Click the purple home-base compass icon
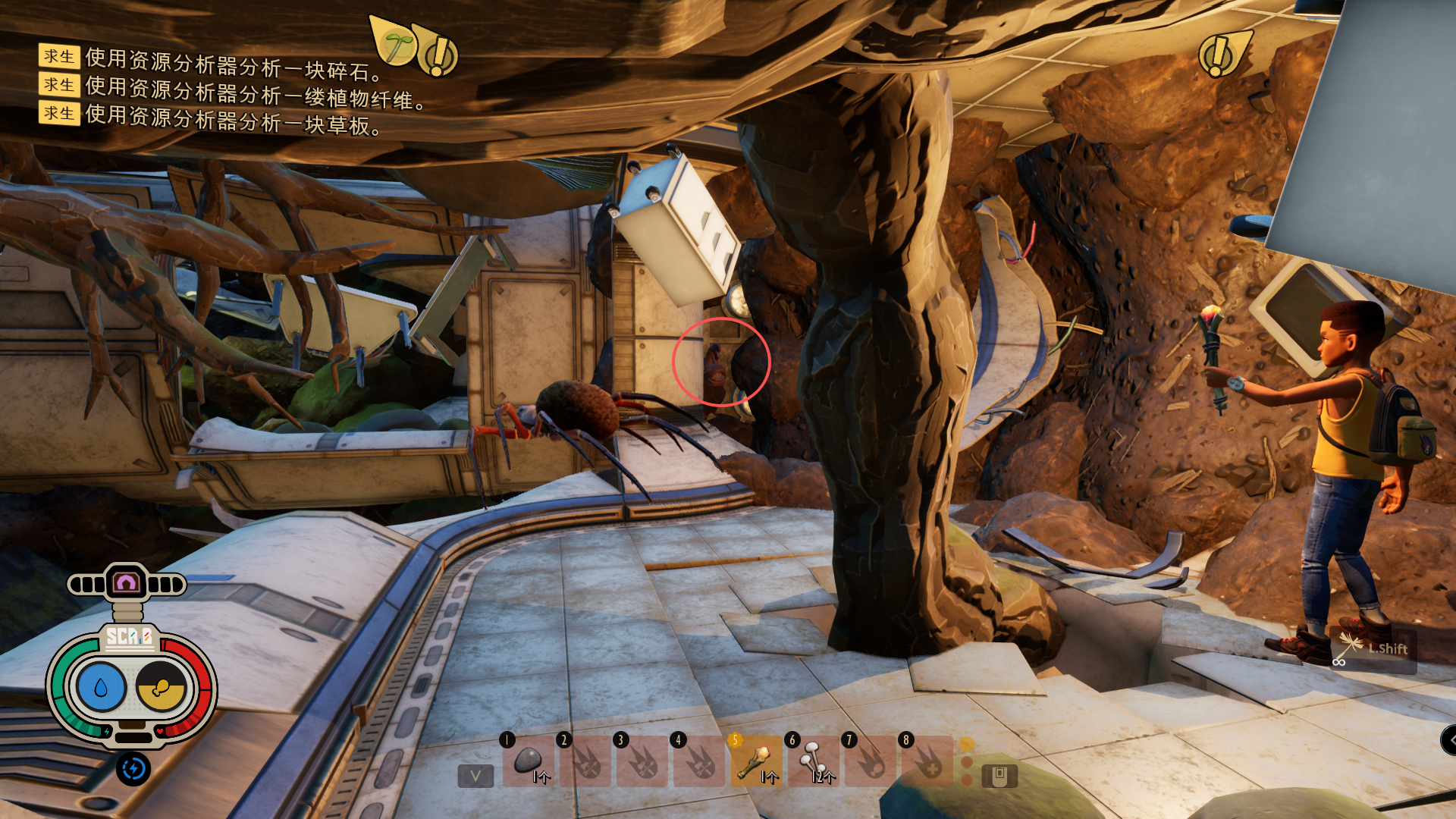The width and height of the screenshot is (1456, 819). [x=126, y=583]
